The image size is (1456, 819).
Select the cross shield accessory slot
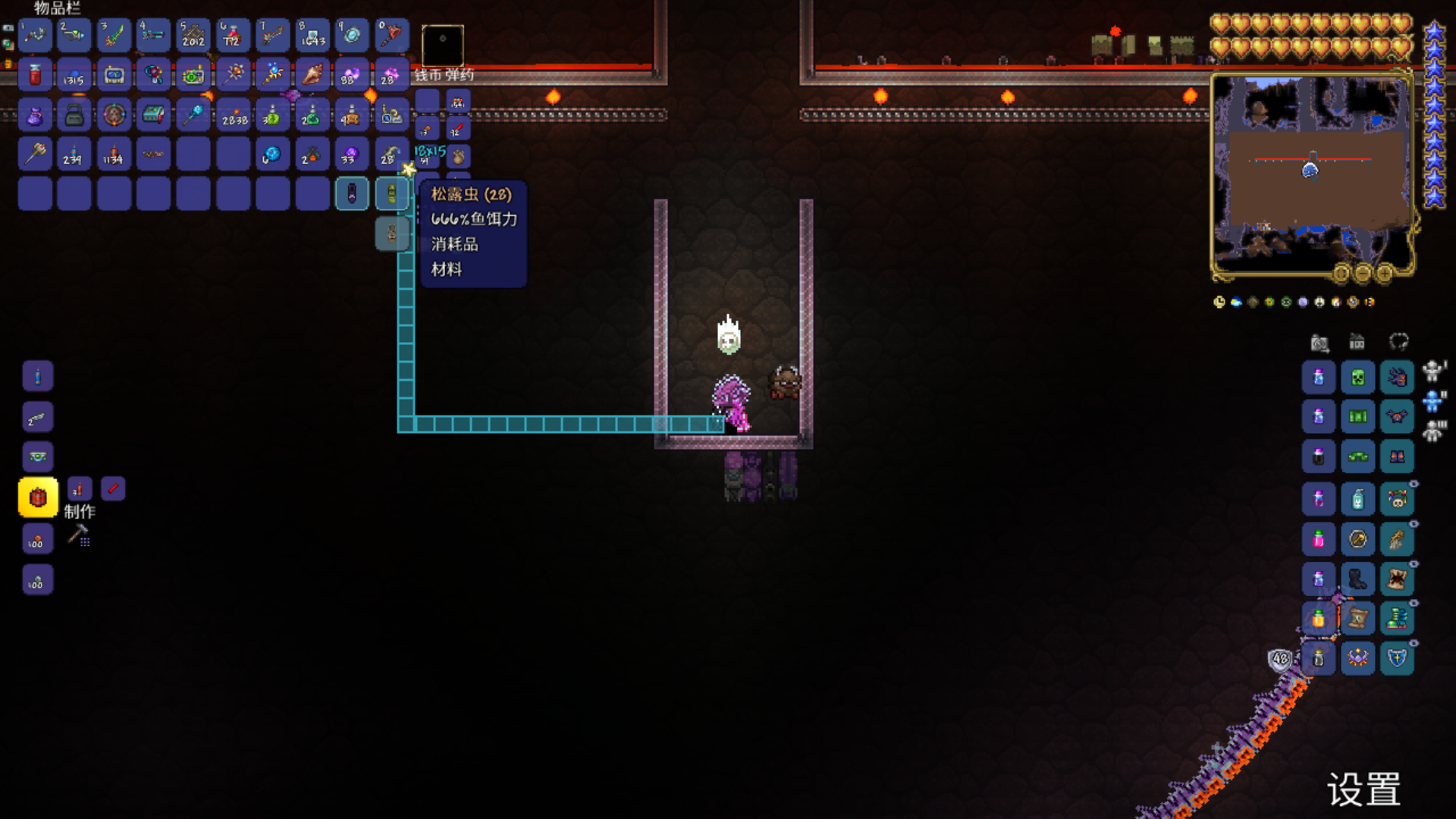(x=1397, y=657)
